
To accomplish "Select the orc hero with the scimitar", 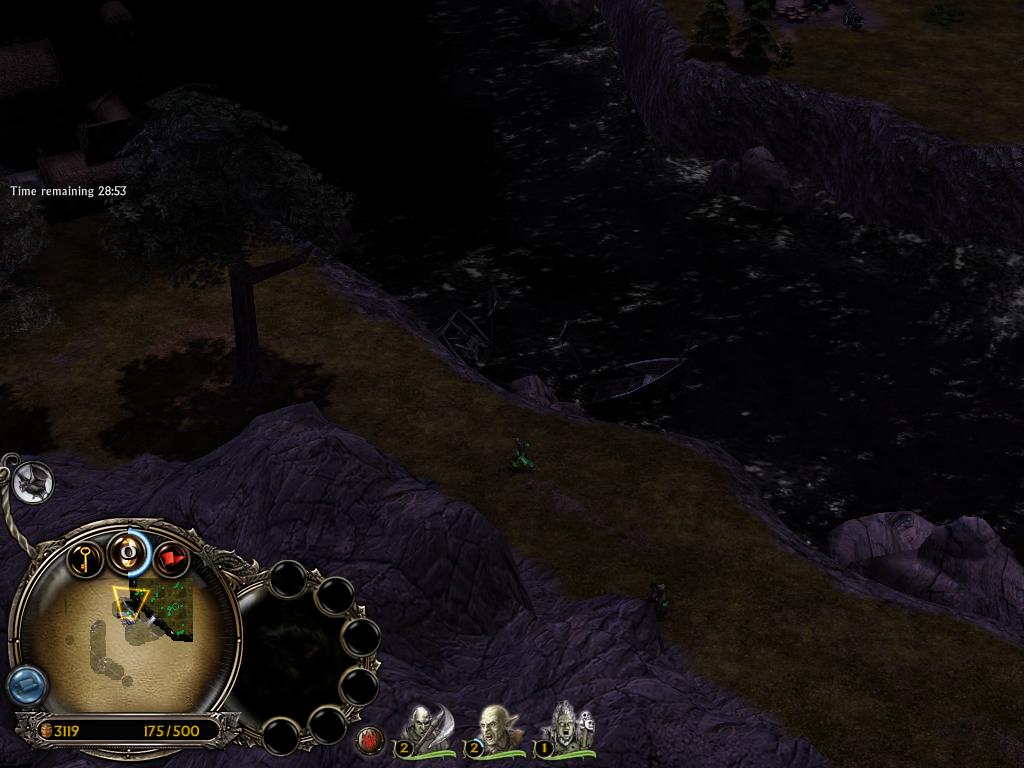I will (x=420, y=727).
